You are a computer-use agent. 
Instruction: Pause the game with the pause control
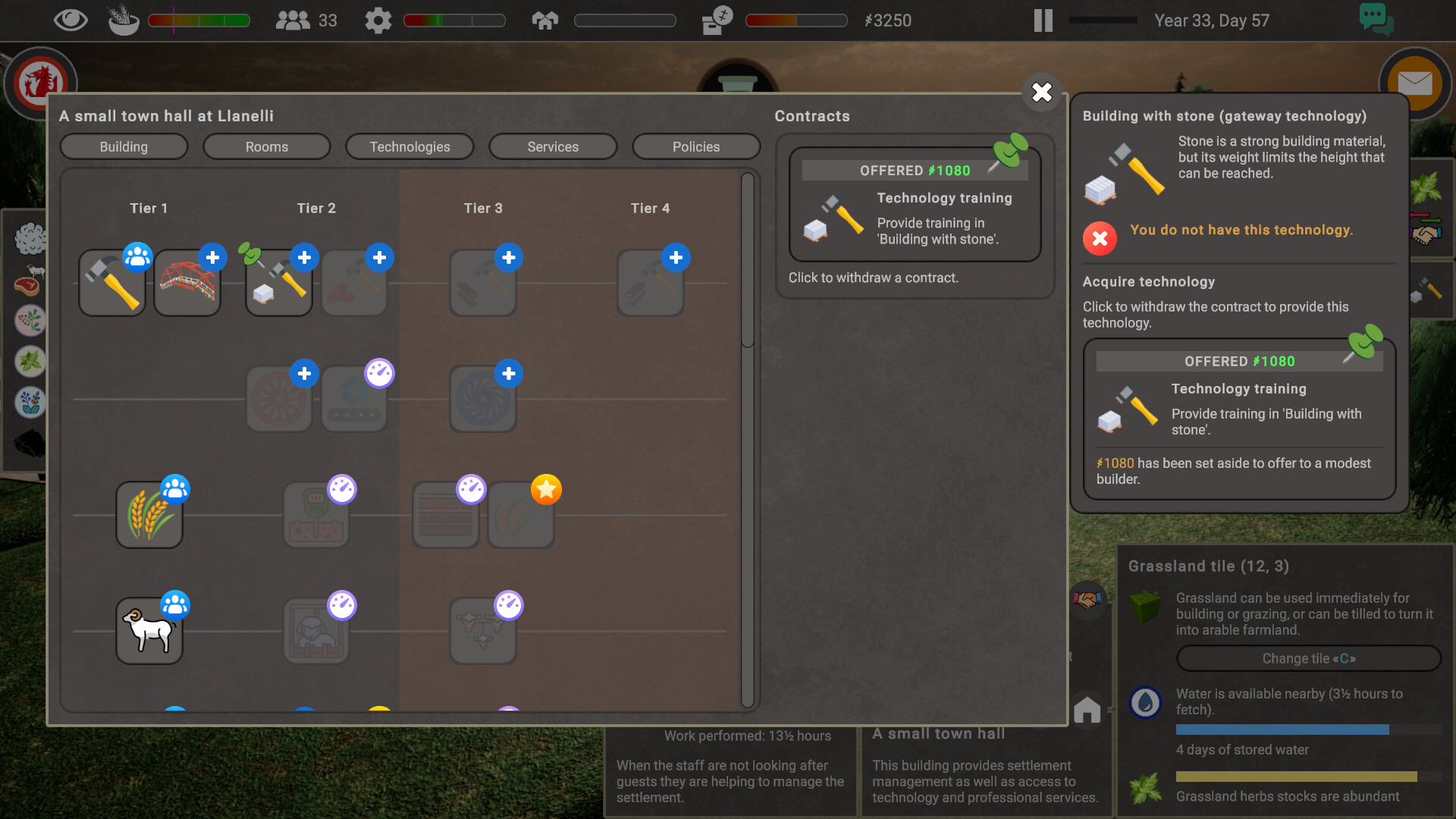pos(1042,20)
